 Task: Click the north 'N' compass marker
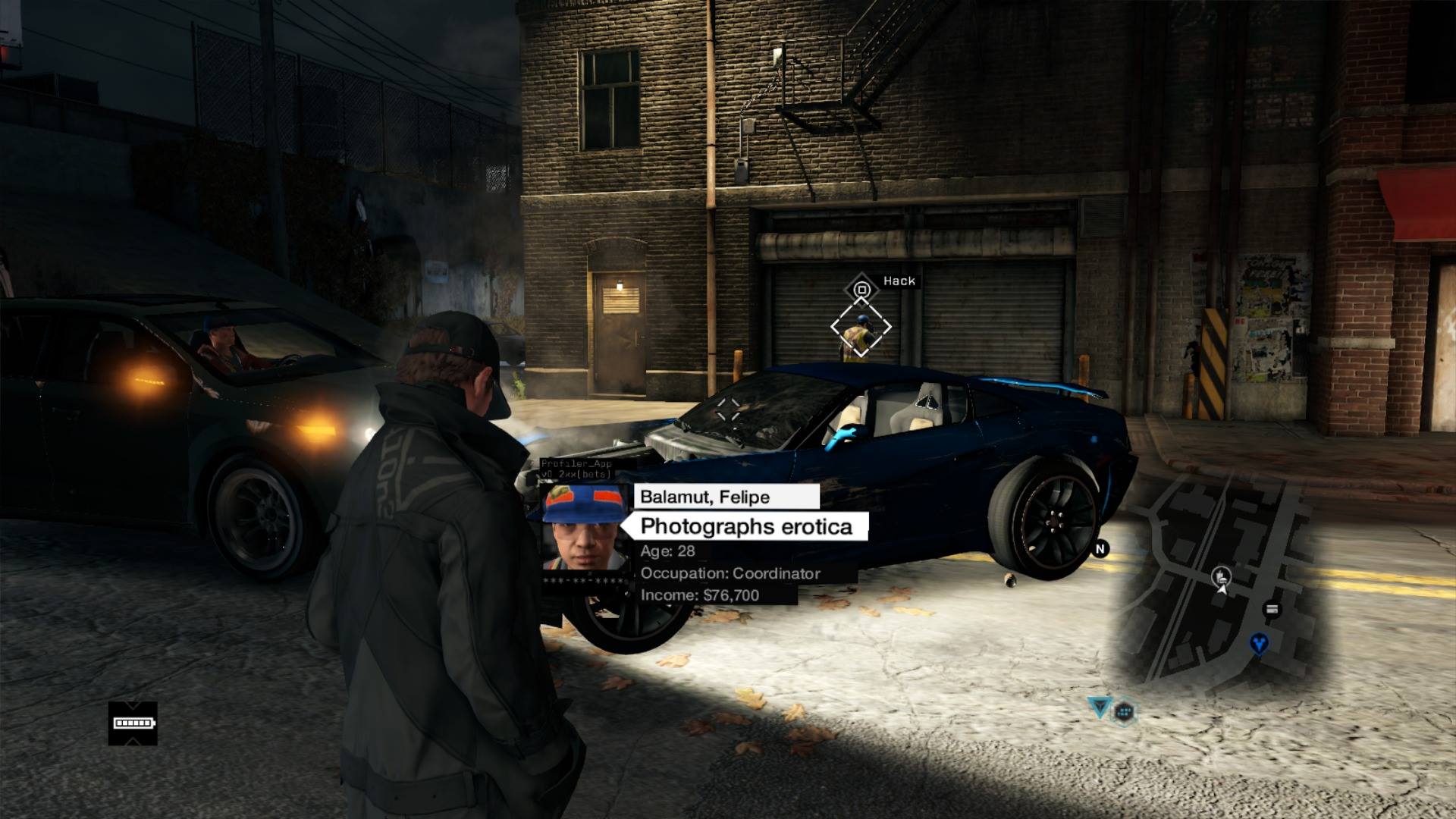(x=1100, y=548)
